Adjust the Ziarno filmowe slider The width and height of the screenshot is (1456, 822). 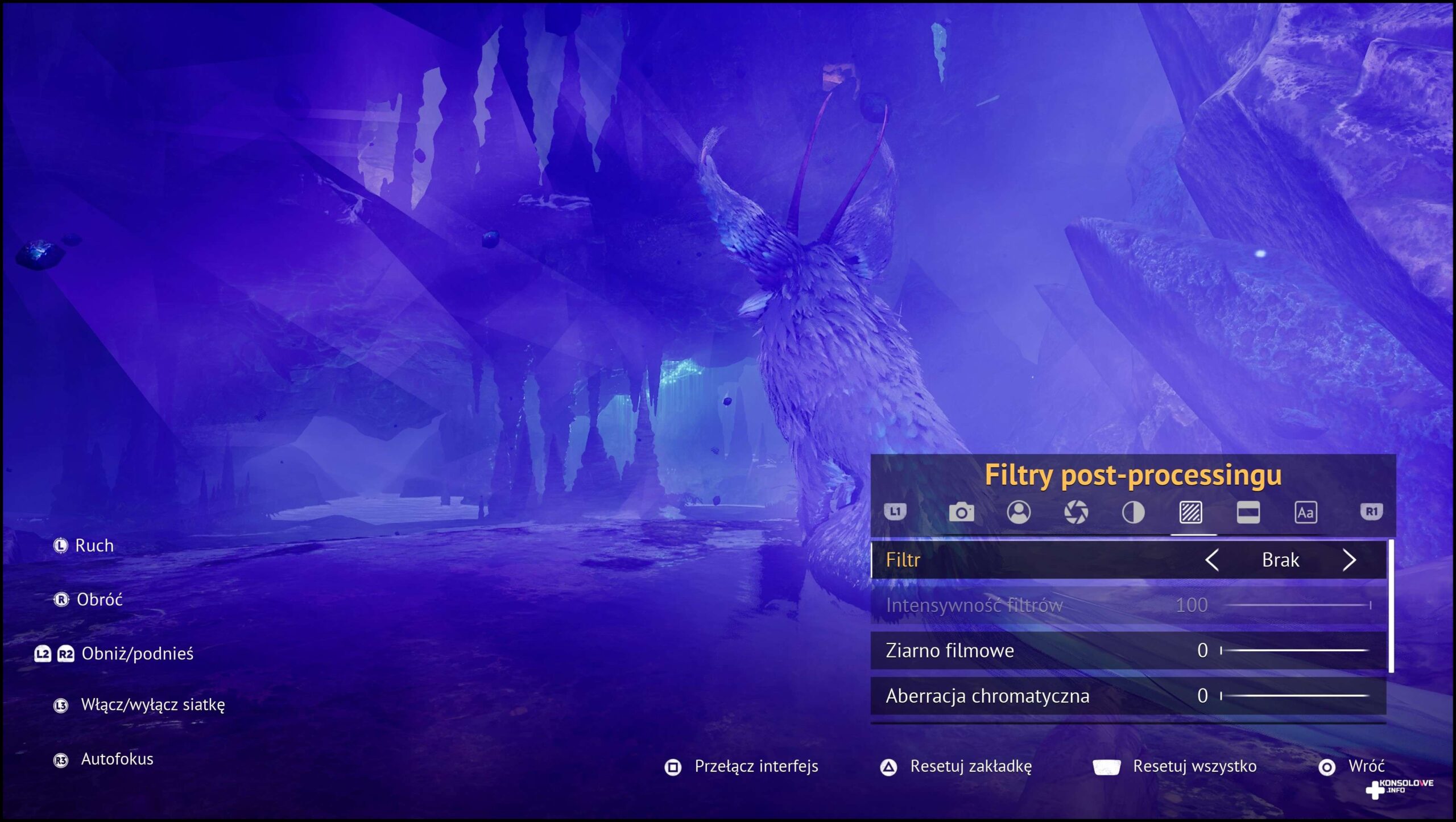coord(1294,650)
